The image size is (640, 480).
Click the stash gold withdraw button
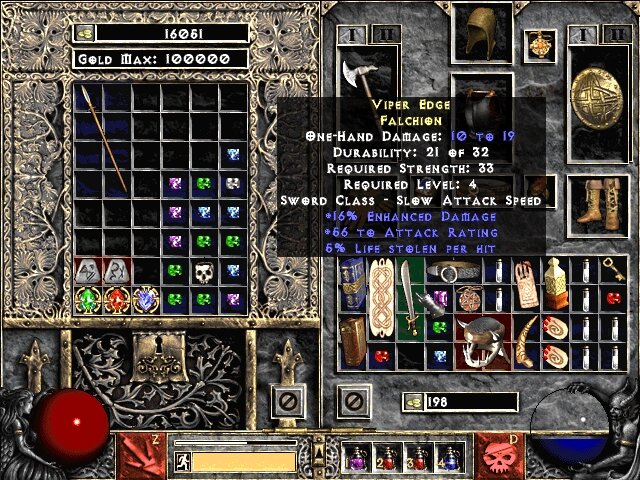(x=85, y=33)
